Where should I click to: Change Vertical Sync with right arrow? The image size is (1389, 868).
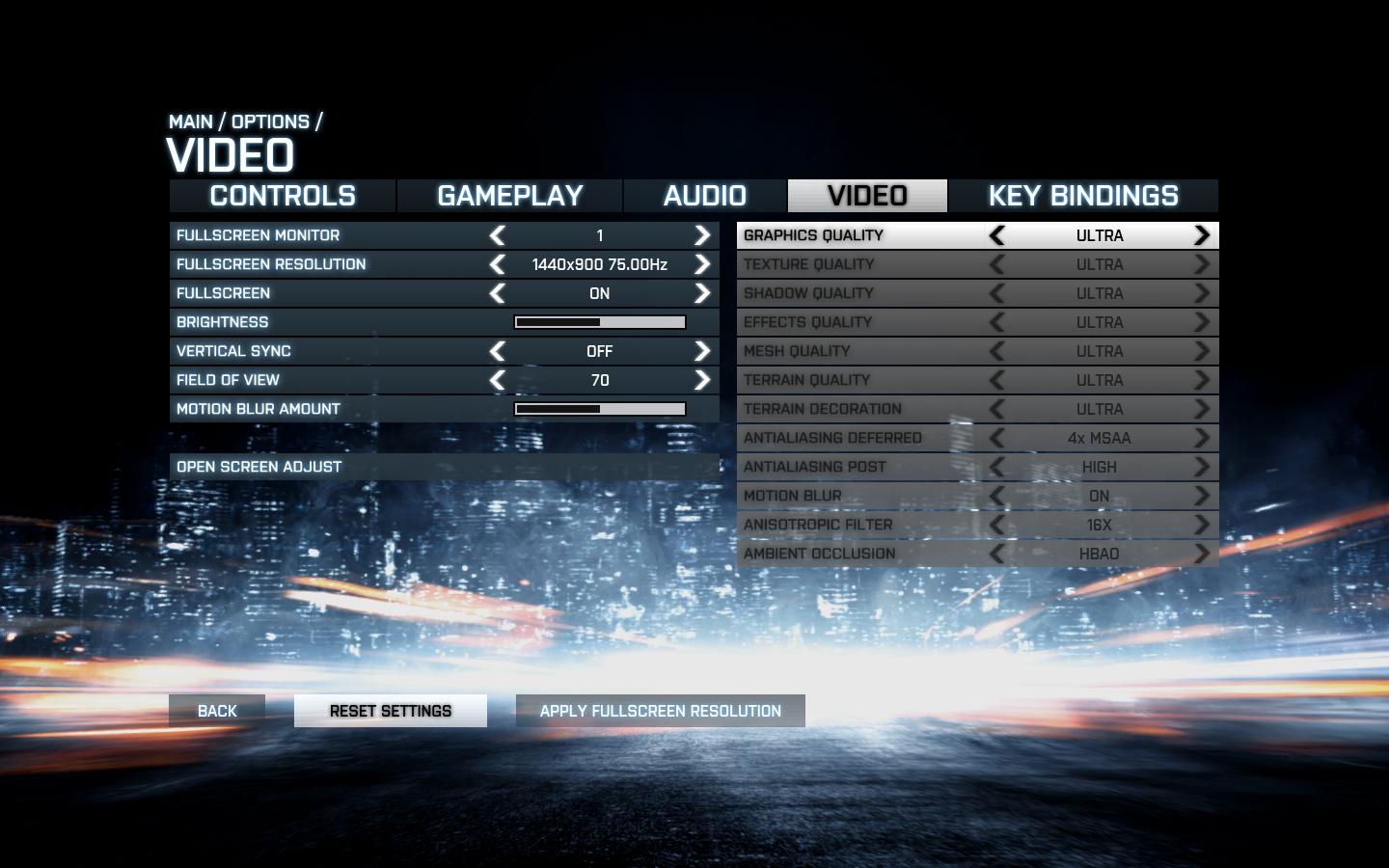click(x=702, y=351)
